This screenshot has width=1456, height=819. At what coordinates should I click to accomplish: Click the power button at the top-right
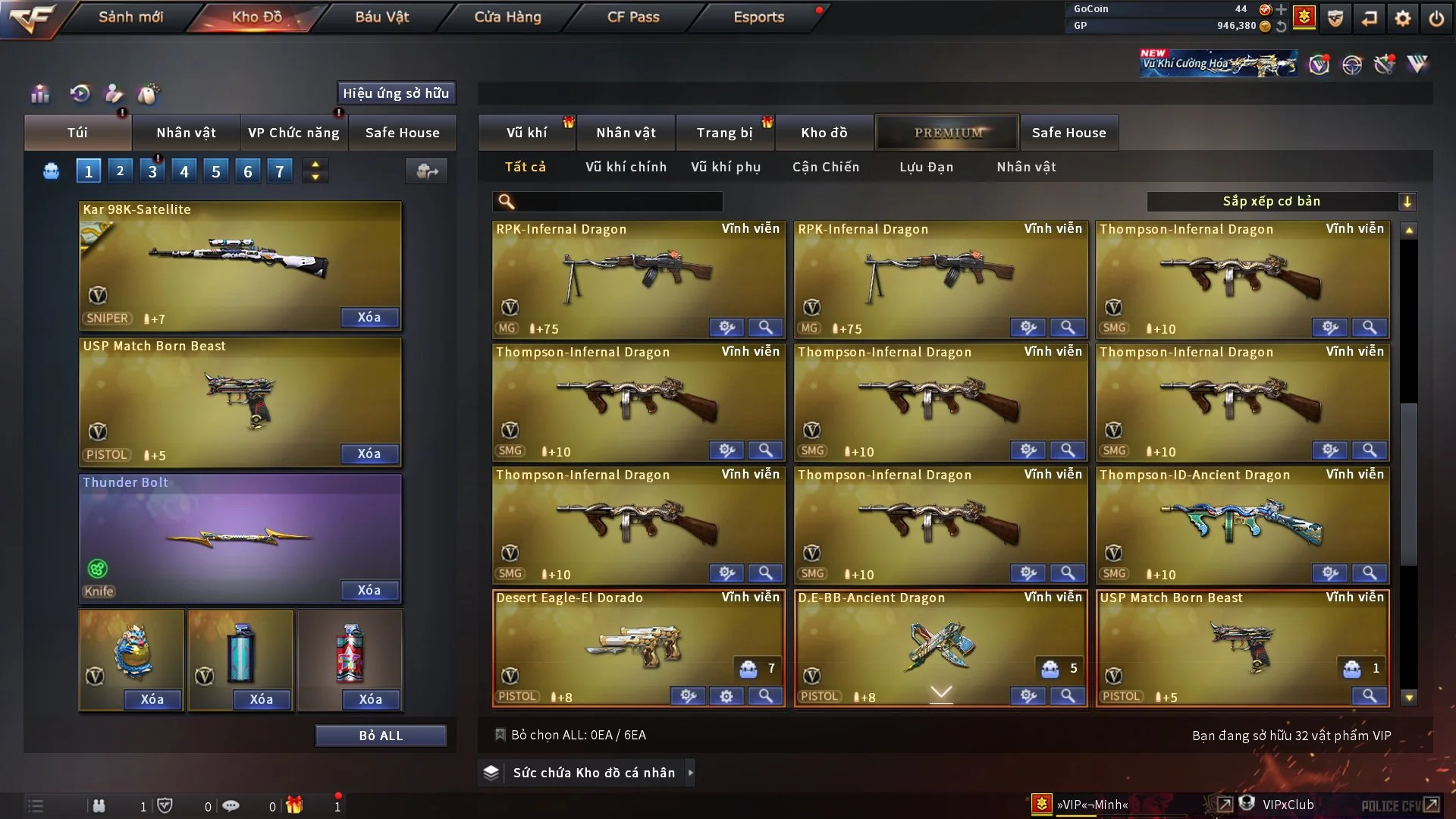[1436, 17]
